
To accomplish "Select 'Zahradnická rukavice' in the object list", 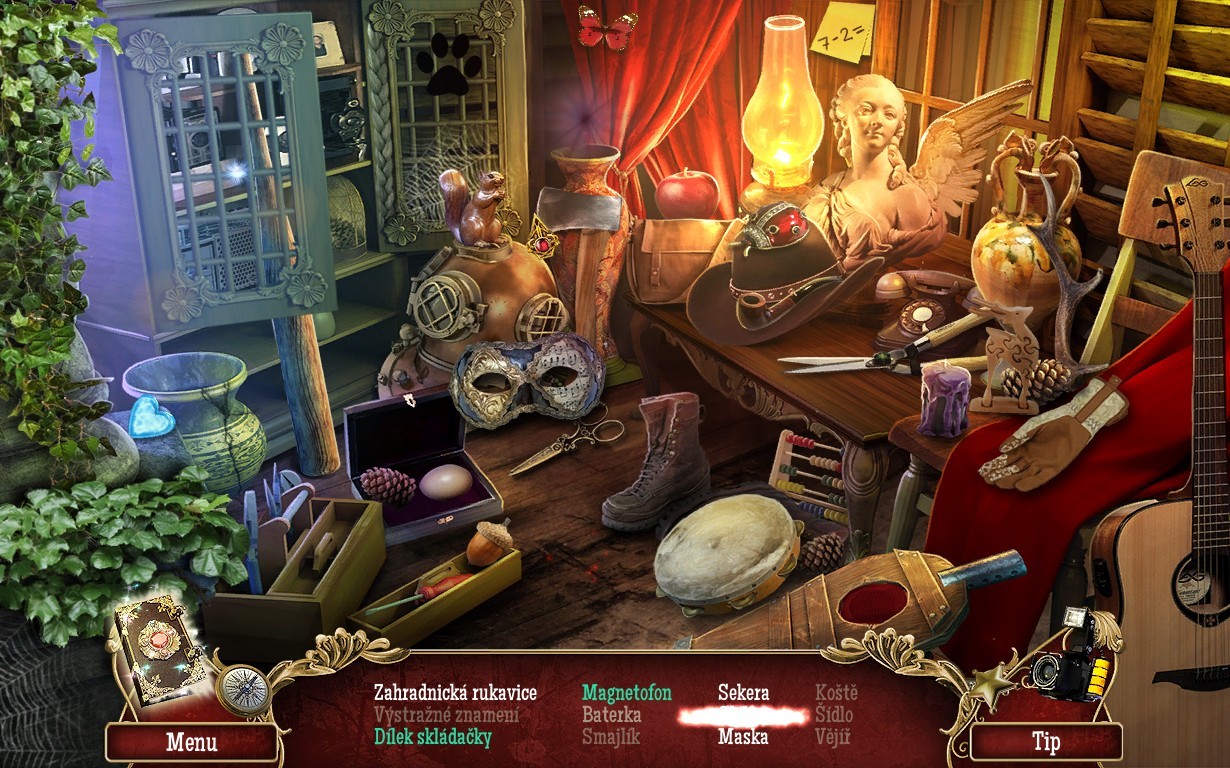I will click(x=455, y=693).
